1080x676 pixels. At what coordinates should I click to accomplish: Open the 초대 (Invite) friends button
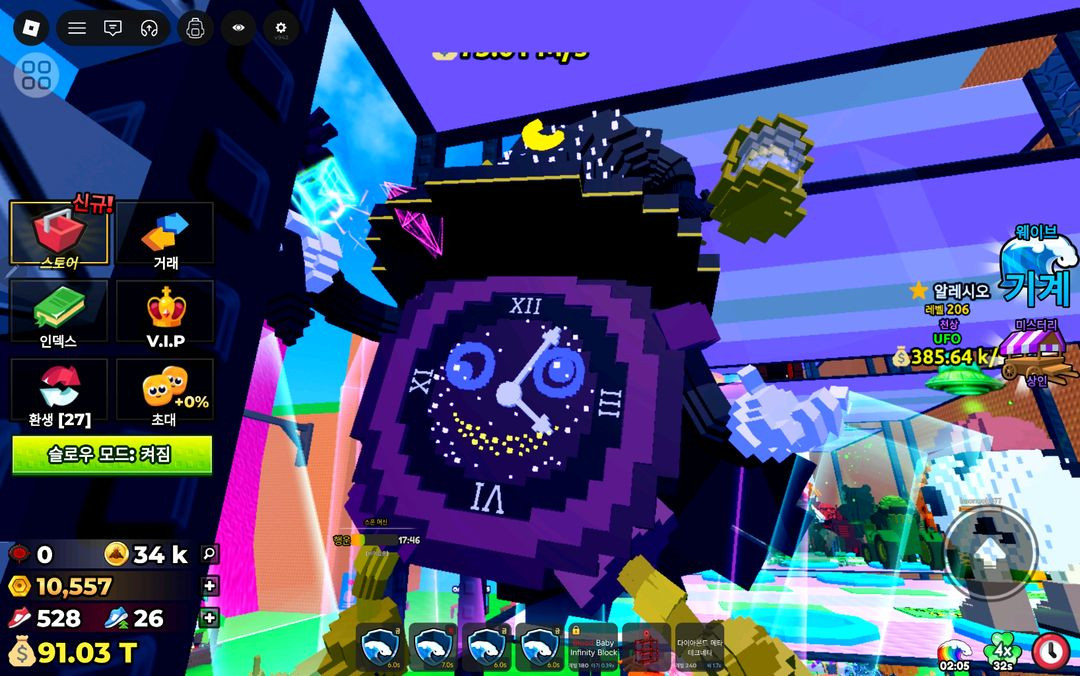click(x=165, y=389)
